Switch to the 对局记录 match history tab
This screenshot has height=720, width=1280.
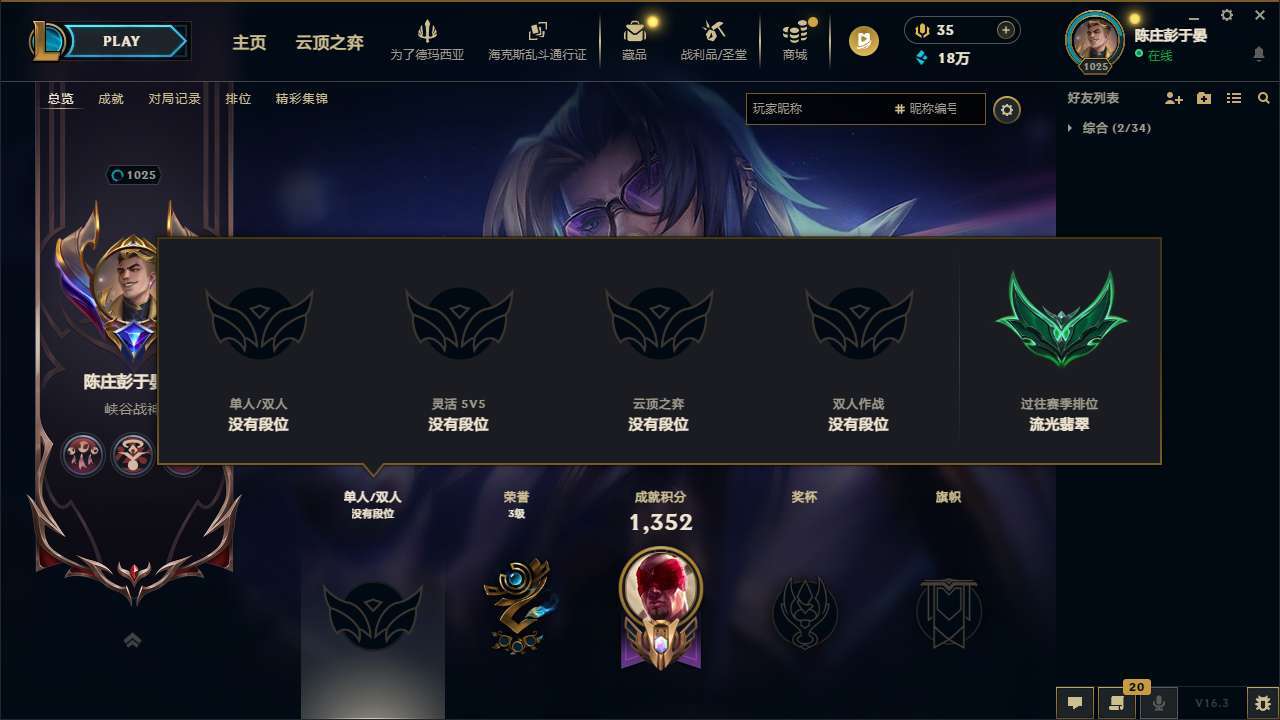pyautogui.click(x=172, y=98)
